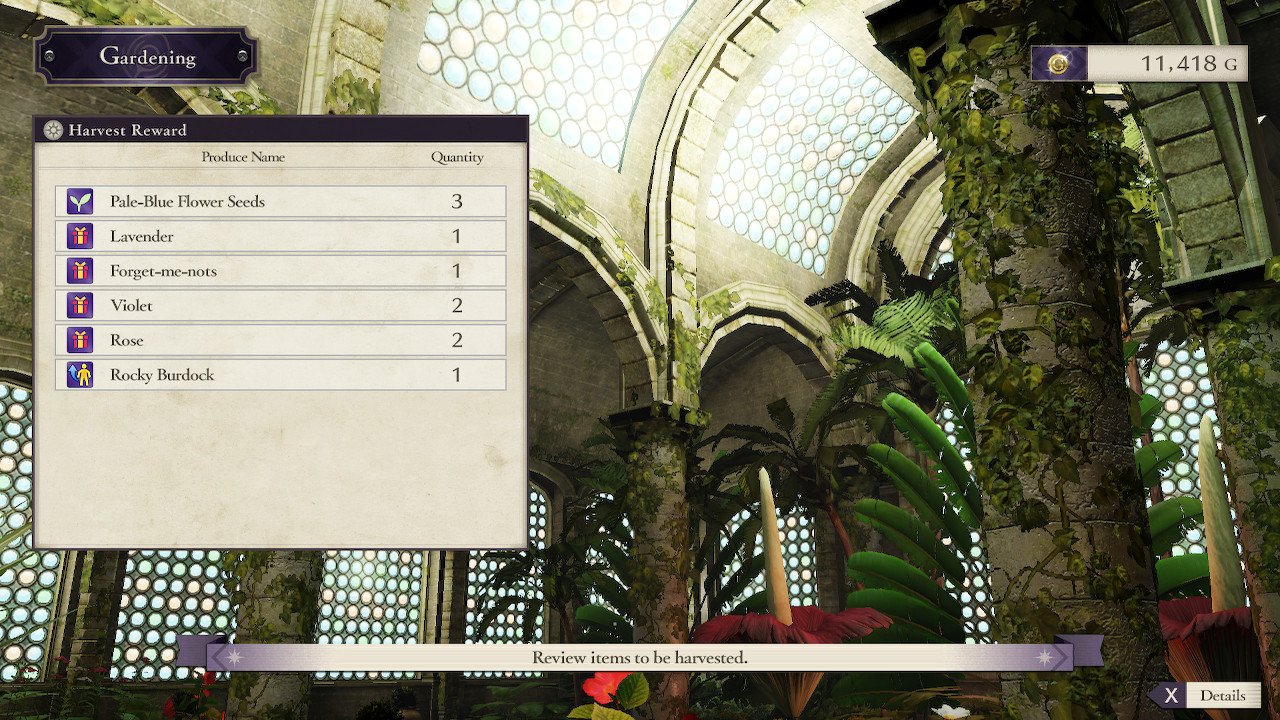Click the Produce Name column header
This screenshot has height=720, width=1280.
[243, 157]
